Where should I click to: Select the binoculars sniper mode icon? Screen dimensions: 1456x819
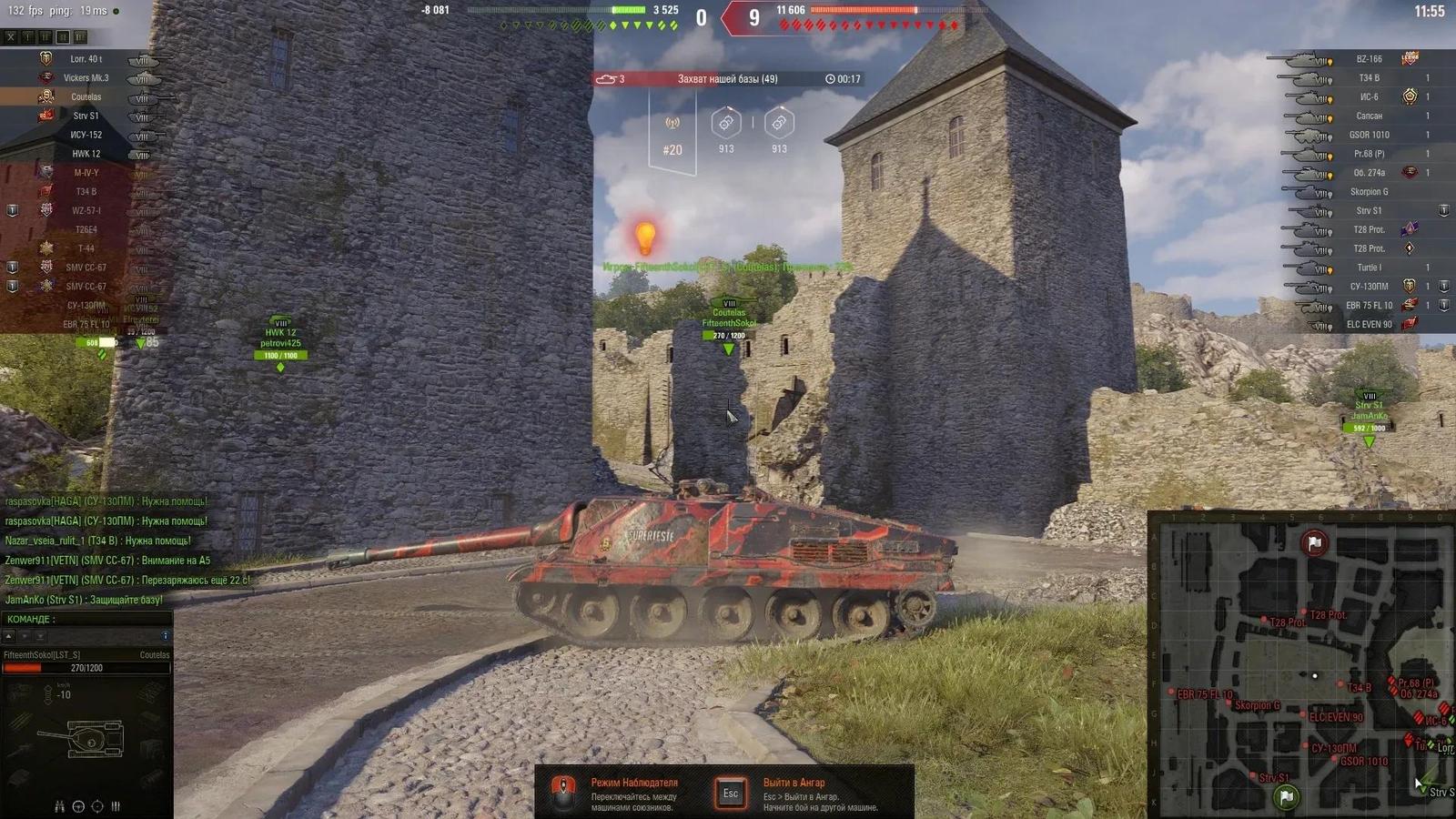tap(58, 804)
